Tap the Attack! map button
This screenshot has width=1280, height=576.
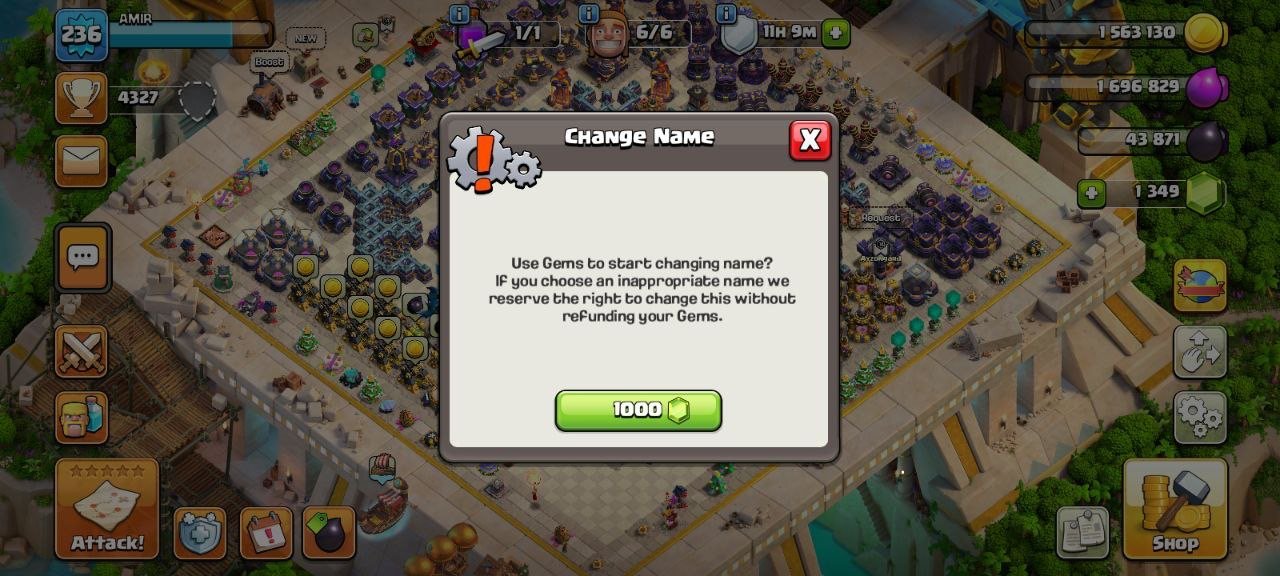coord(107,508)
